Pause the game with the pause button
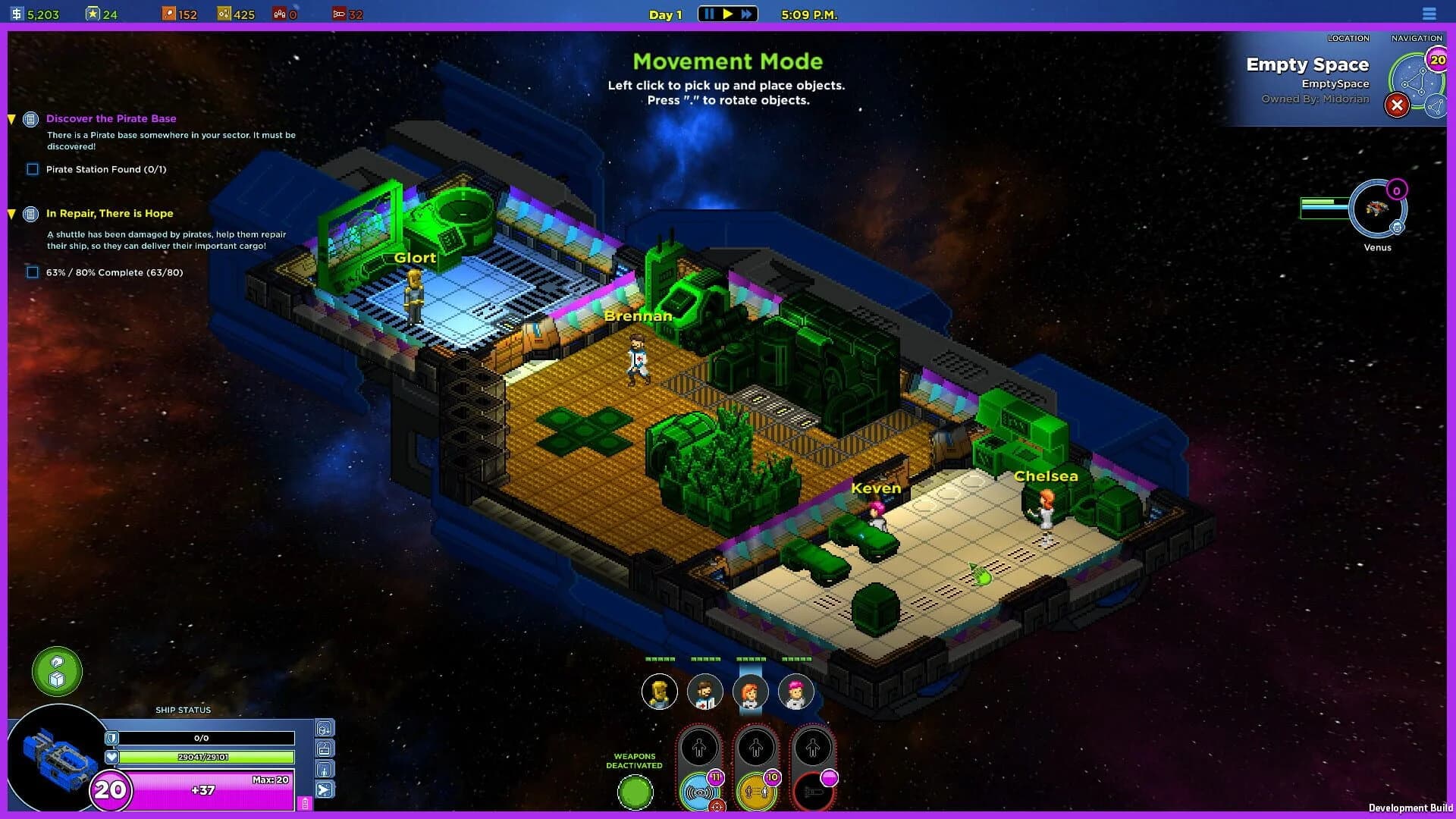The width and height of the screenshot is (1456, 819). point(709,13)
